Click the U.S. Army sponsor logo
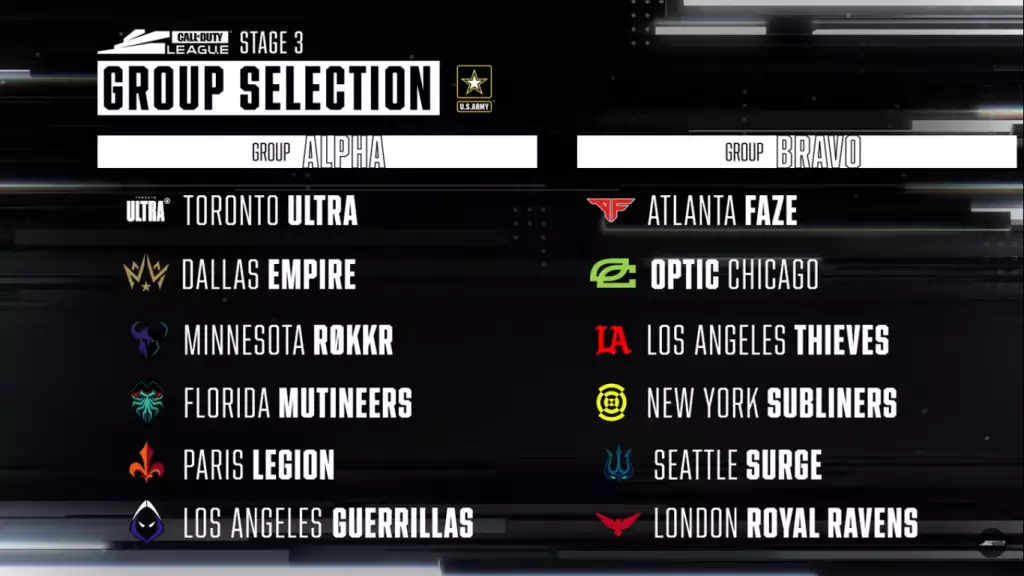 tap(474, 88)
